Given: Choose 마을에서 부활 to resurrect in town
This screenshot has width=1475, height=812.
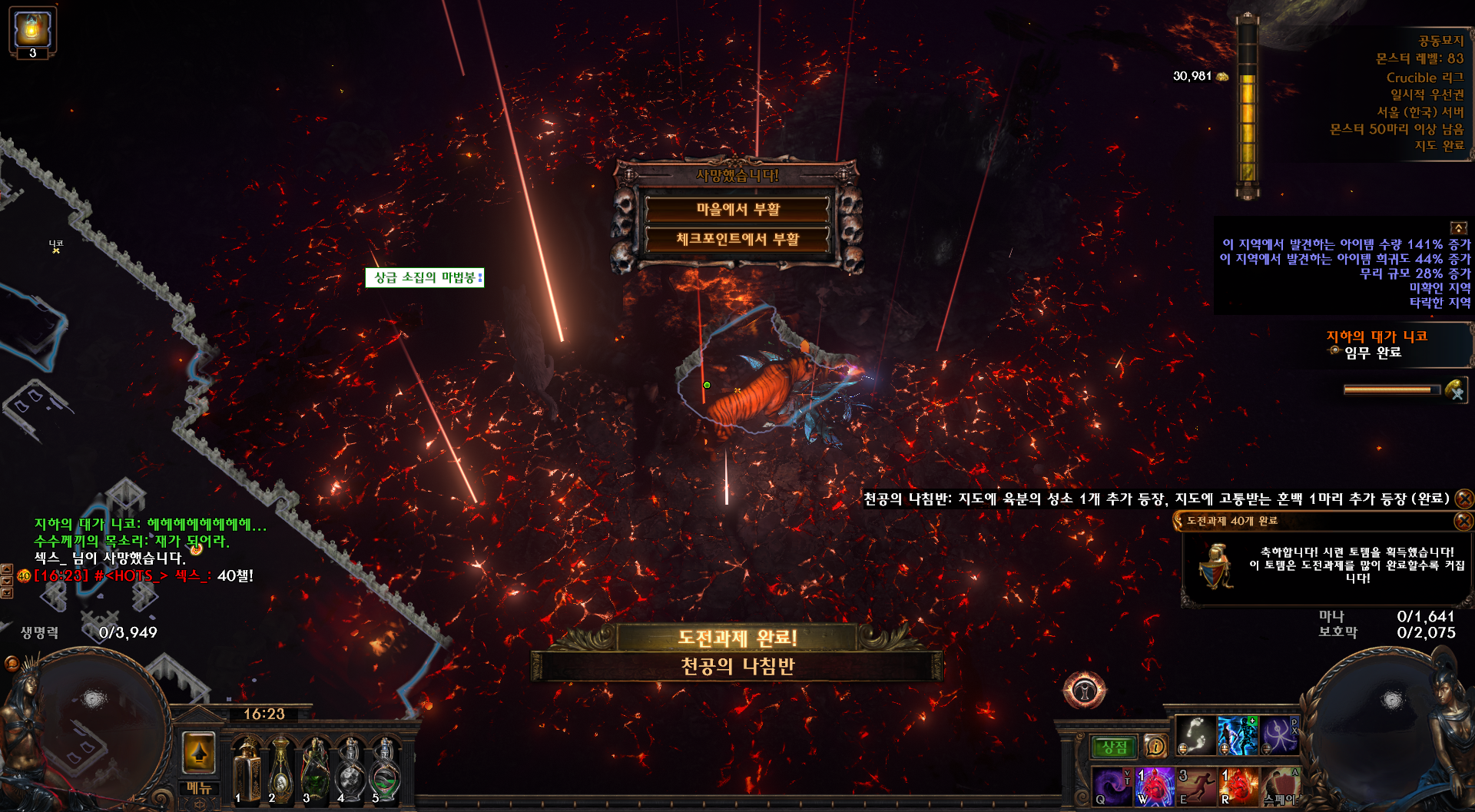Looking at the screenshot, I should tap(737, 209).
